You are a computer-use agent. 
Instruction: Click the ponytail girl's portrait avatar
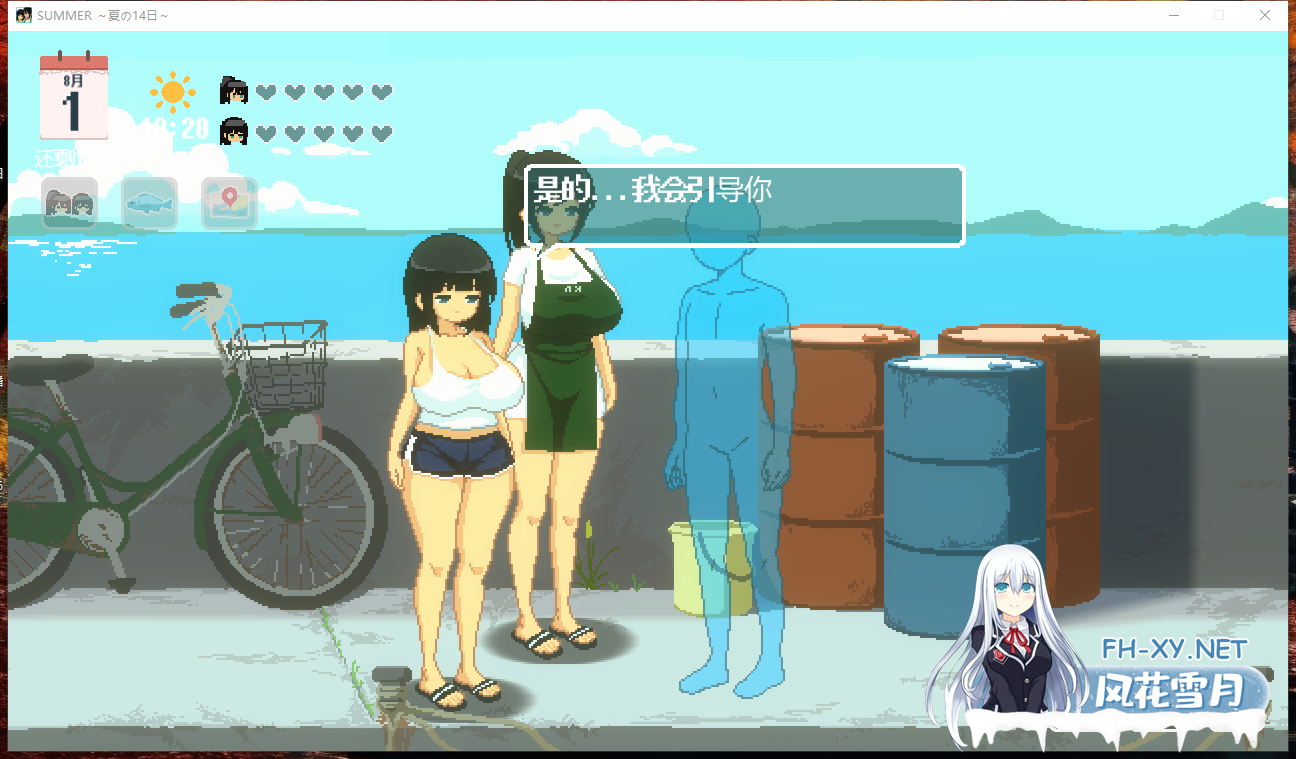point(233,89)
